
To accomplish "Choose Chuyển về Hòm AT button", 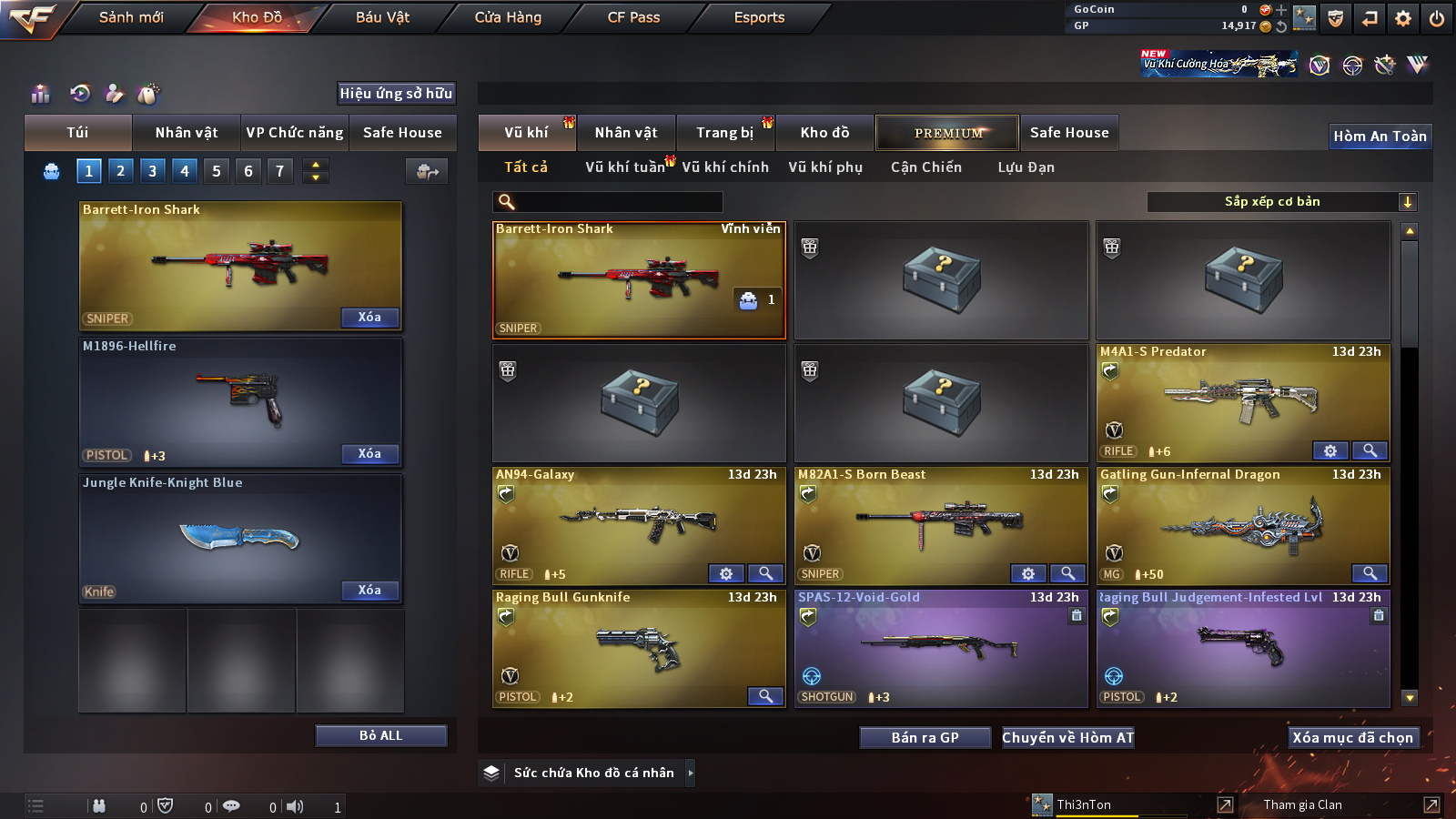I will (1067, 737).
